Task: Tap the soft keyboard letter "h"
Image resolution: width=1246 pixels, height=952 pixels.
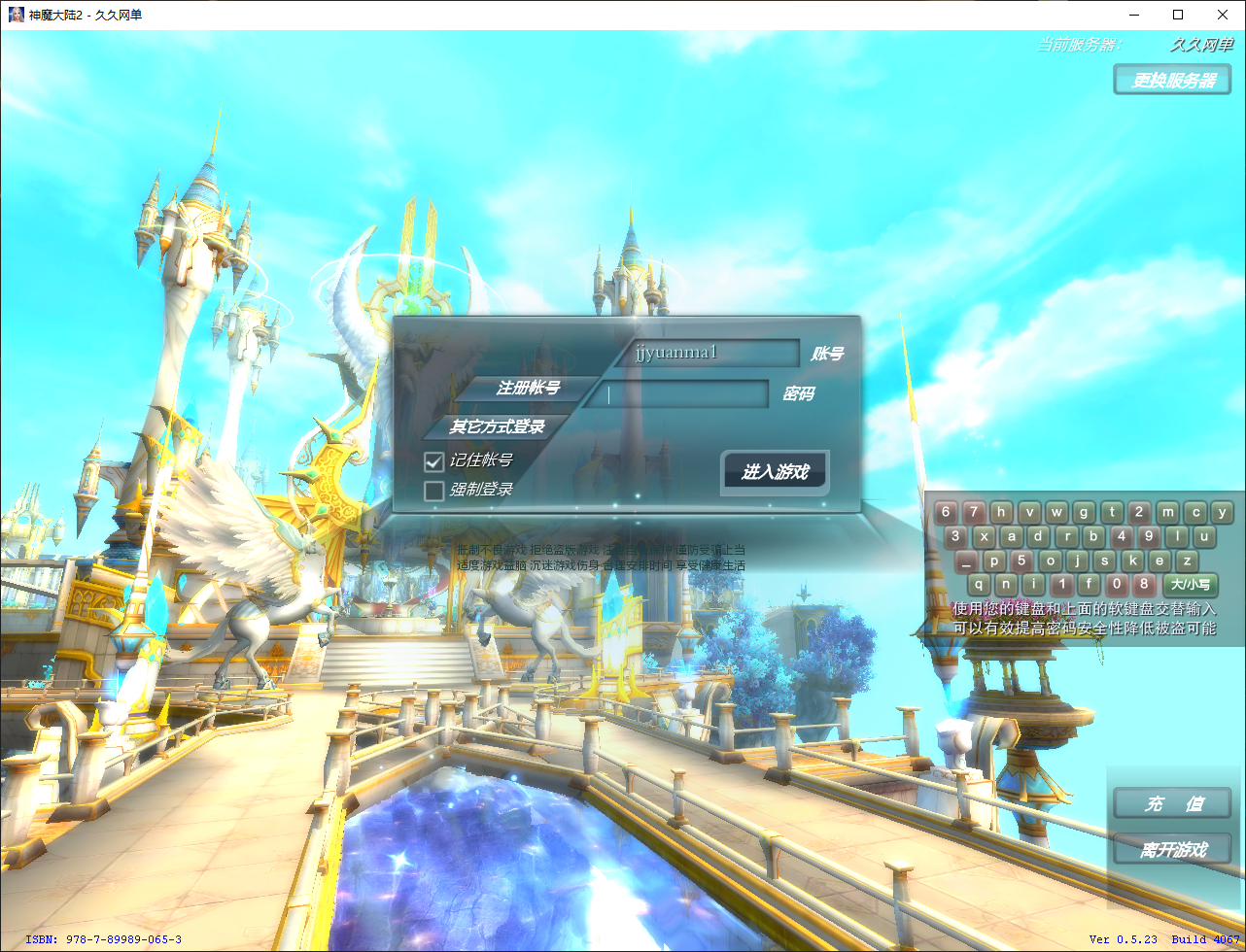Action: (x=1002, y=512)
